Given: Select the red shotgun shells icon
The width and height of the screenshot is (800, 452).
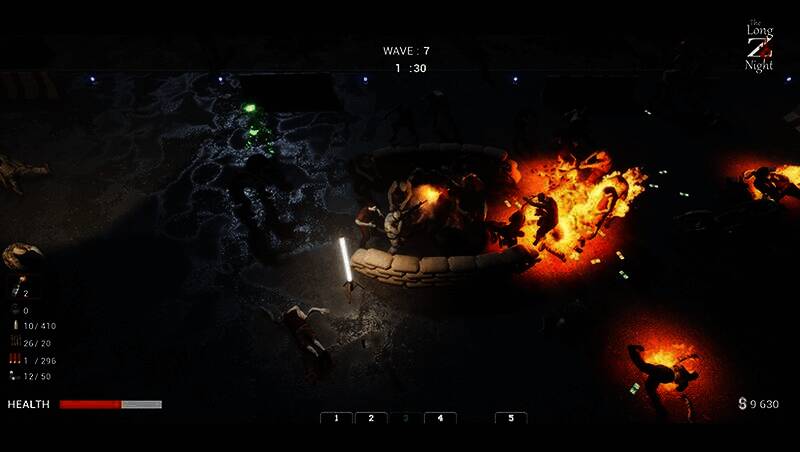Looking at the screenshot, I should point(15,359).
